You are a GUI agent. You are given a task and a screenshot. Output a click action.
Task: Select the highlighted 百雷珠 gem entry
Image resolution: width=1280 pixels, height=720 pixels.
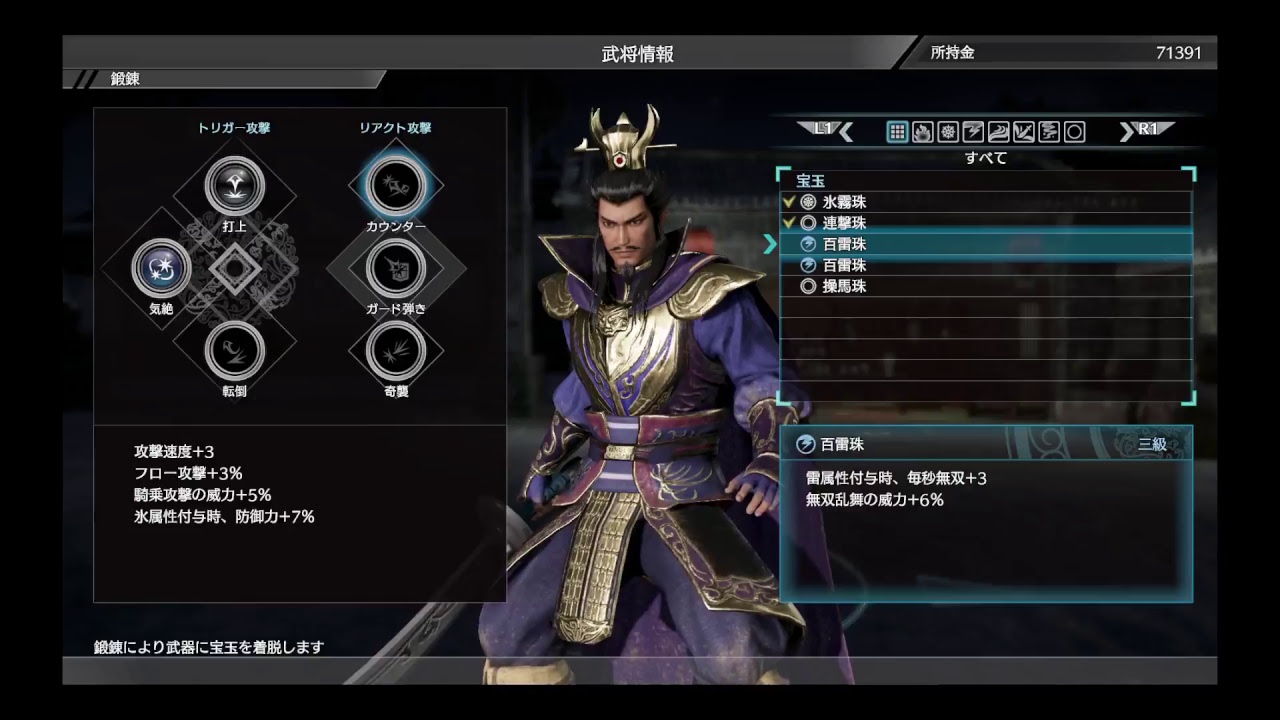870,243
